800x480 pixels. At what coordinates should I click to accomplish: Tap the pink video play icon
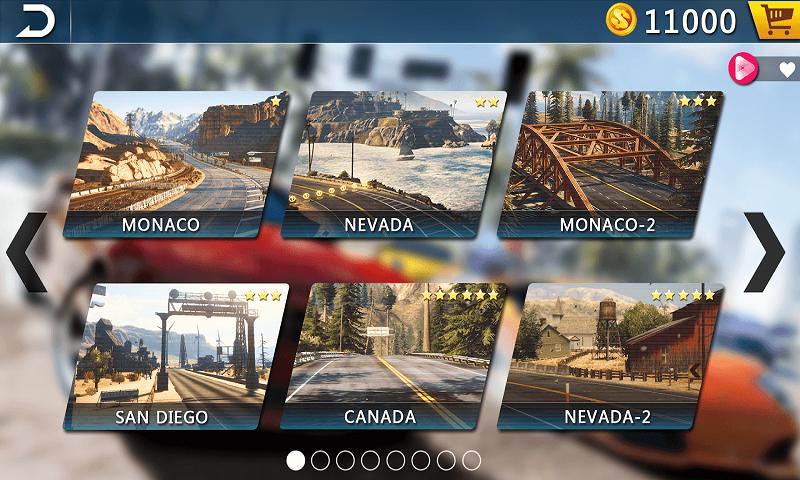coord(743,68)
